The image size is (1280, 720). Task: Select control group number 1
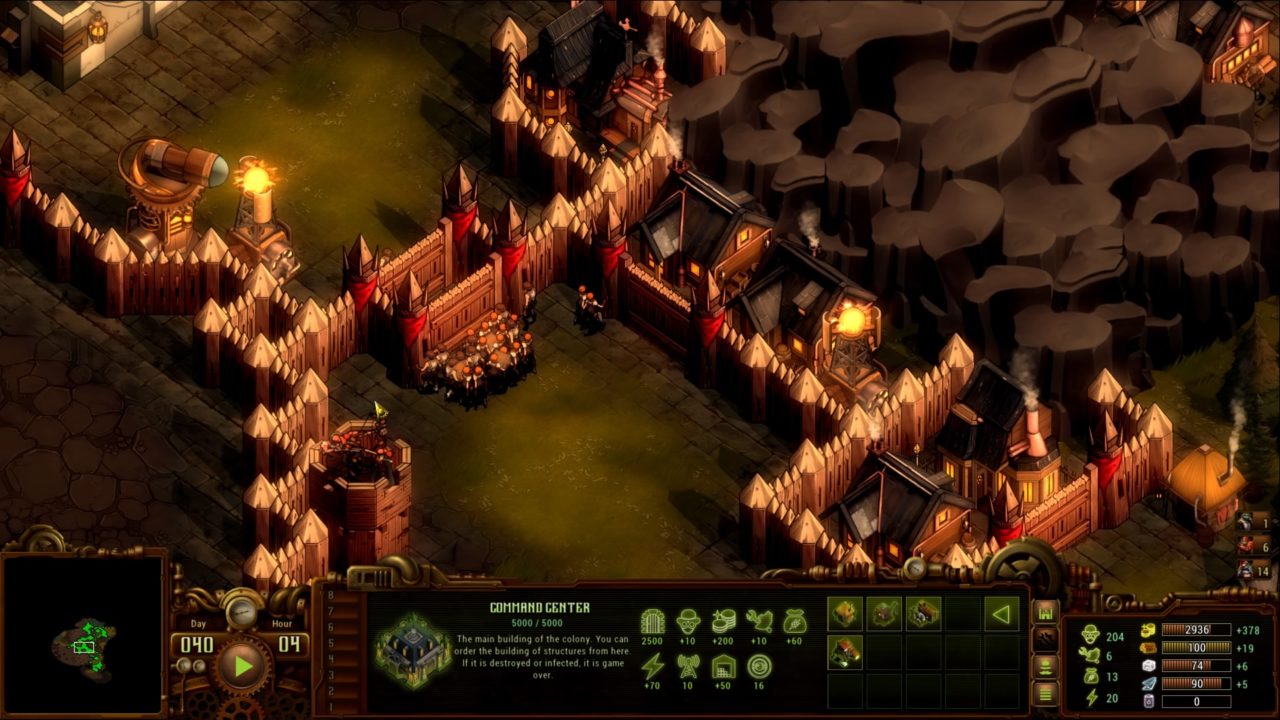click(x=332, y=707)
